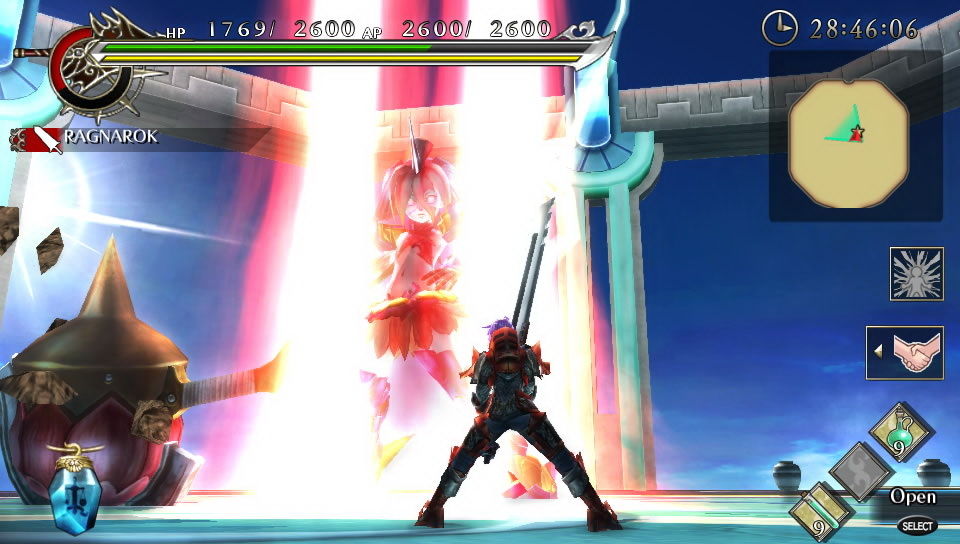Click the Open item menu label

click(913, 497)
